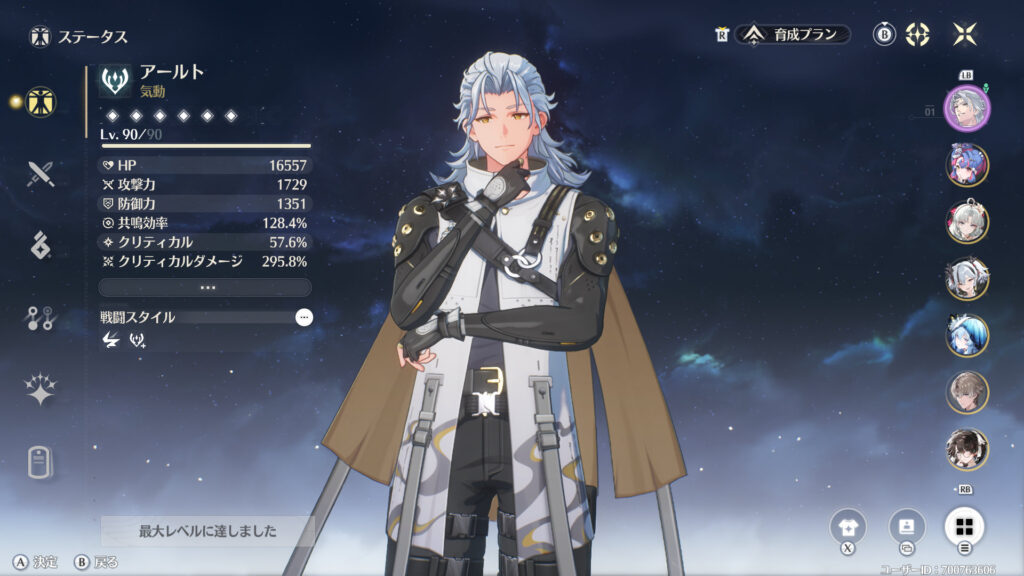Open the capsule-shaped tab in the sidebar
Image resolution: width=1024 pixels, height=576 pixels.
coord(41,462)
